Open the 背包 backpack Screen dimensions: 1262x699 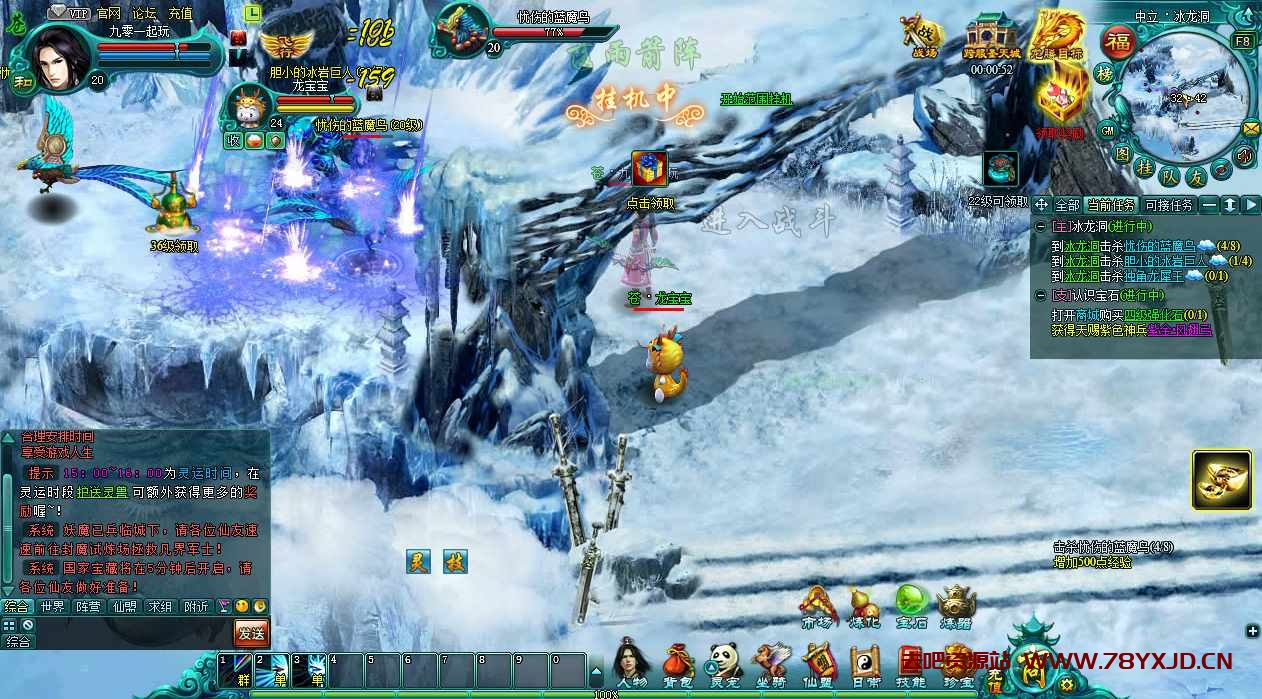tap(678, 664)
